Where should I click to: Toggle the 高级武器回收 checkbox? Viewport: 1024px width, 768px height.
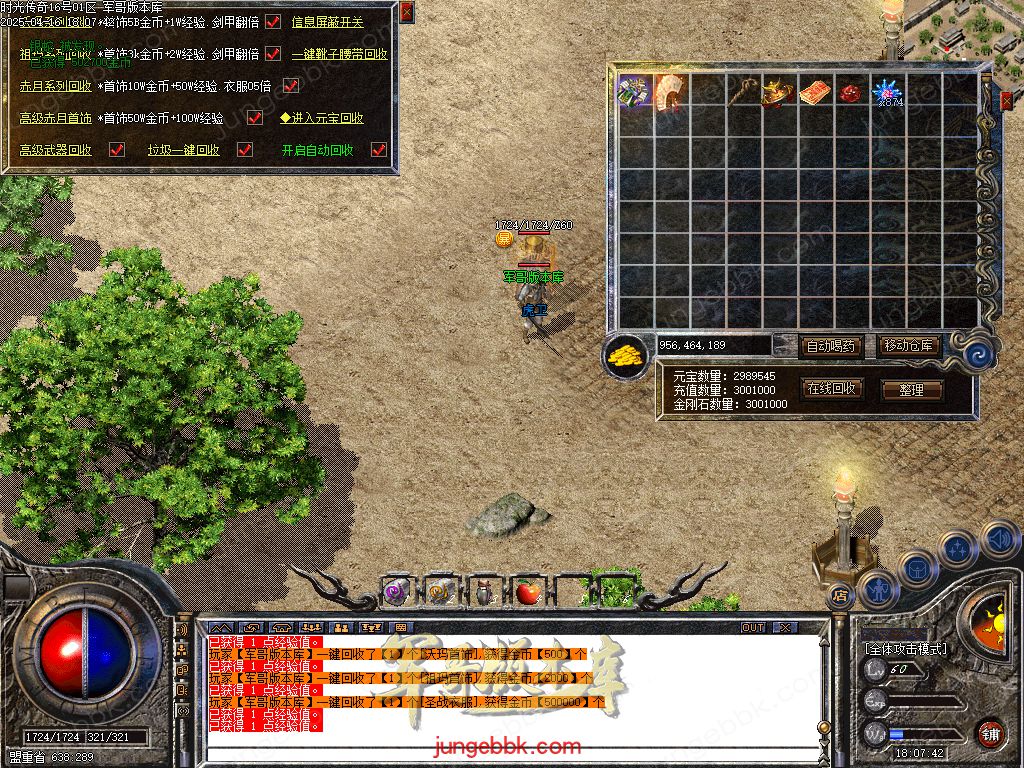coord(117,150)
